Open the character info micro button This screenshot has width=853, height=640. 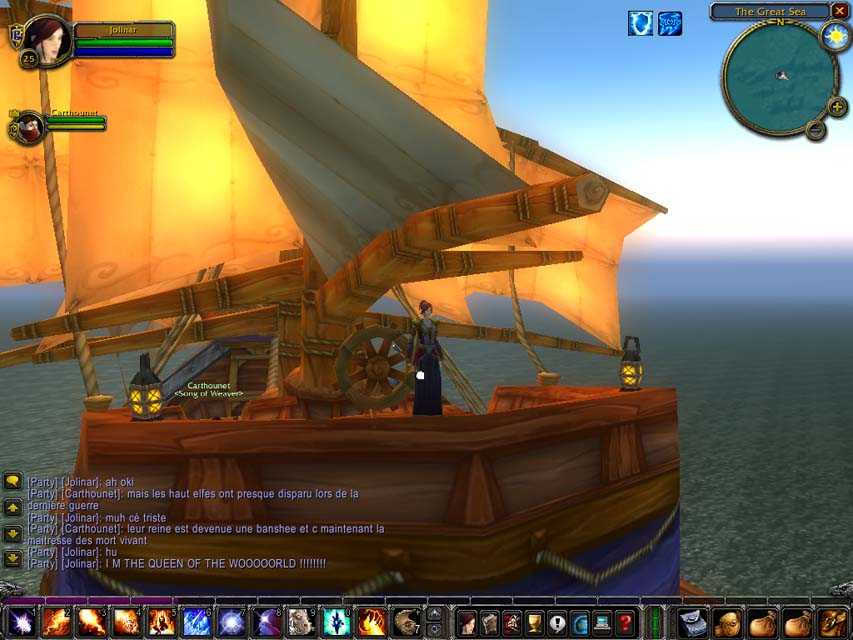467,621
